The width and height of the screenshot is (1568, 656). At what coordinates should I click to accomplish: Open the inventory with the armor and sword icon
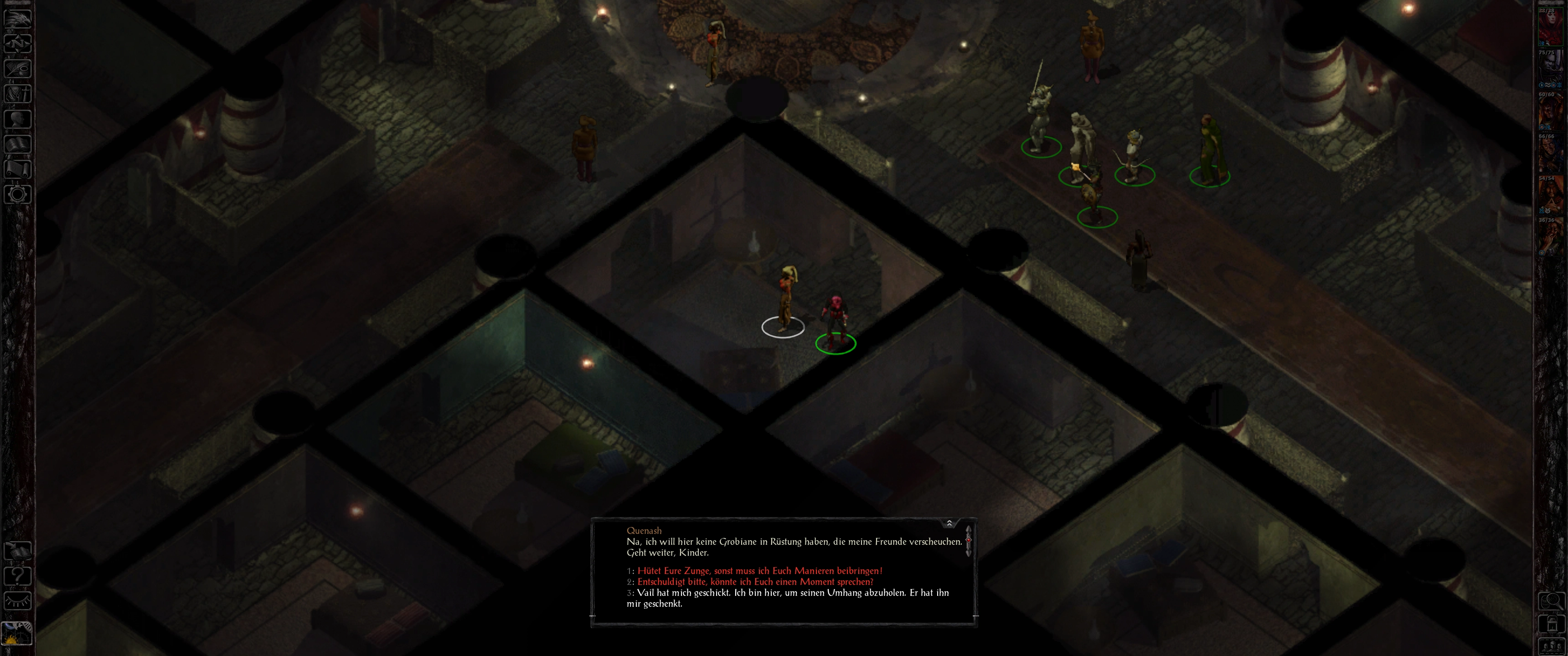point(17,94)
